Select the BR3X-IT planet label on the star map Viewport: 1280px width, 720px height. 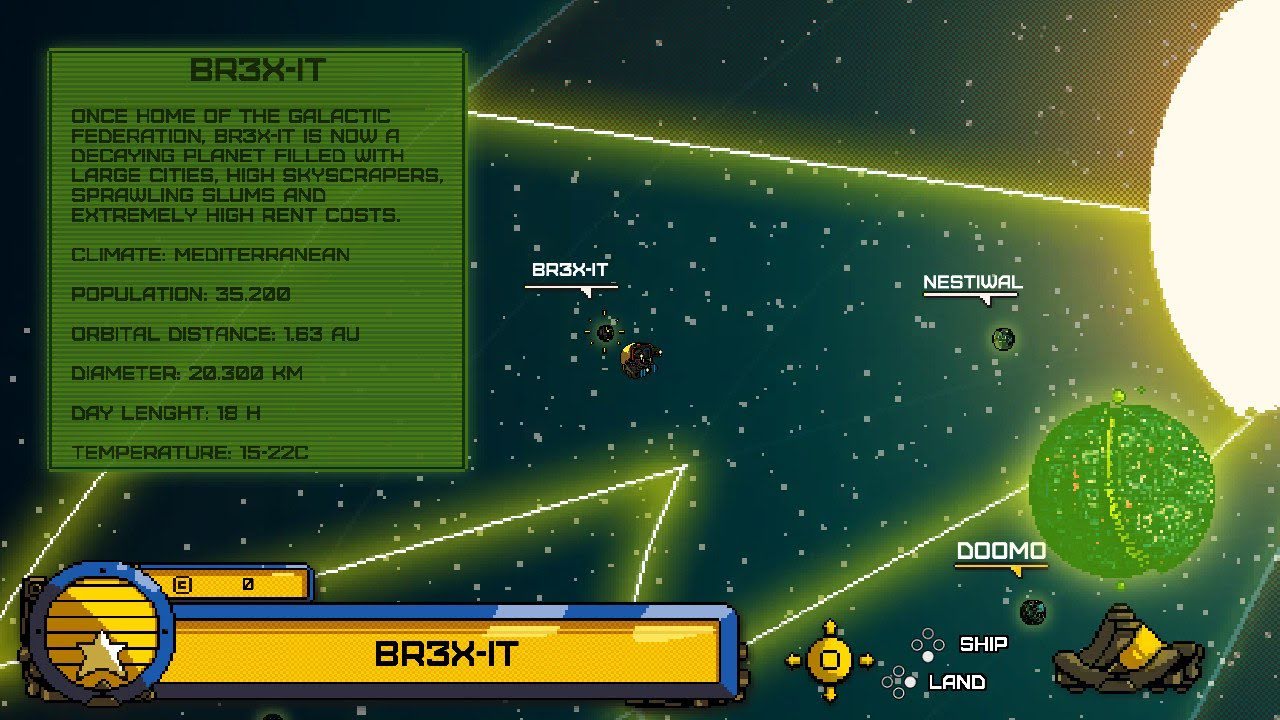(x=570, y=270)
